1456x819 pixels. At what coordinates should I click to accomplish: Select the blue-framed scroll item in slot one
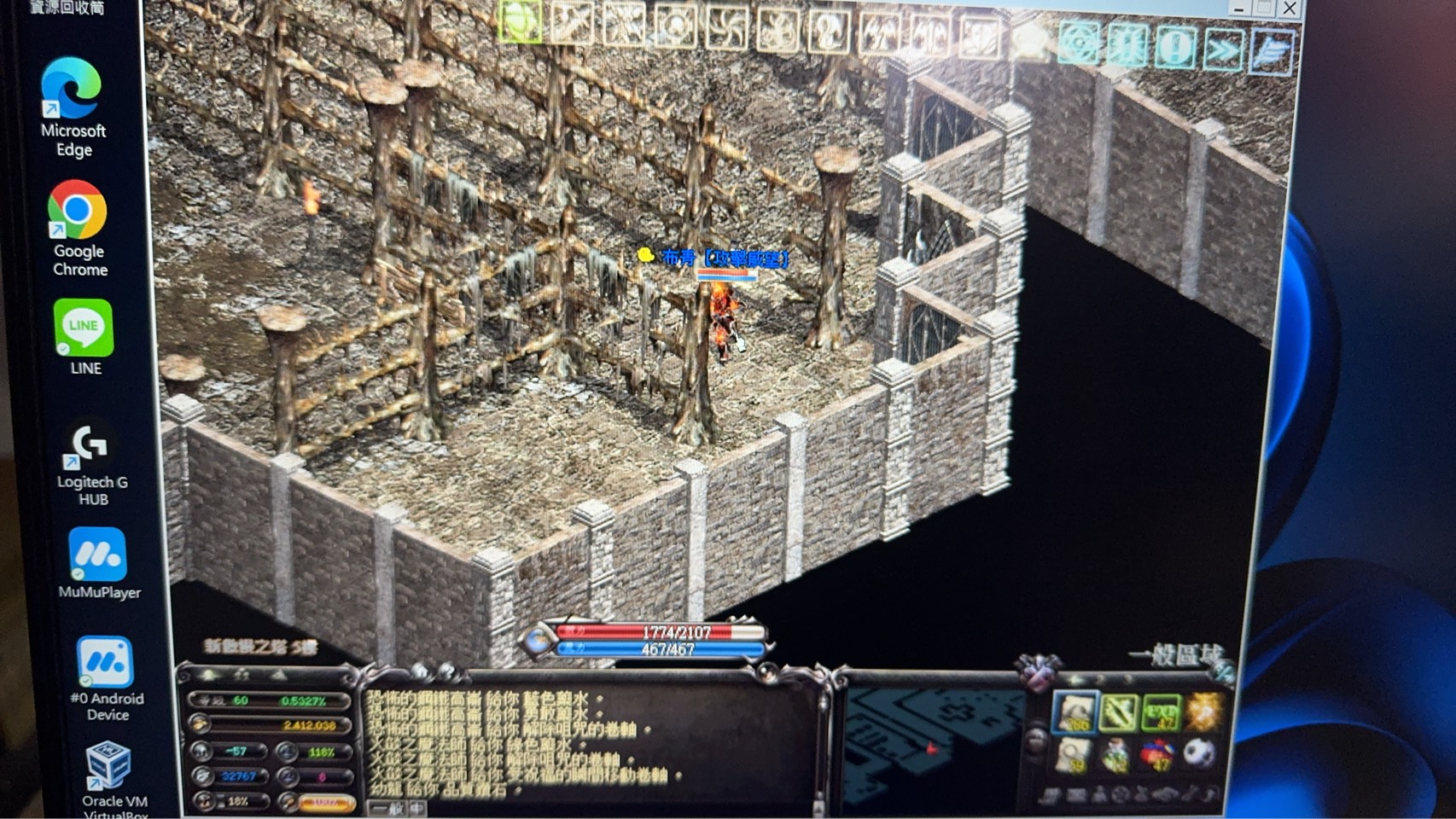coord(1075,711)
